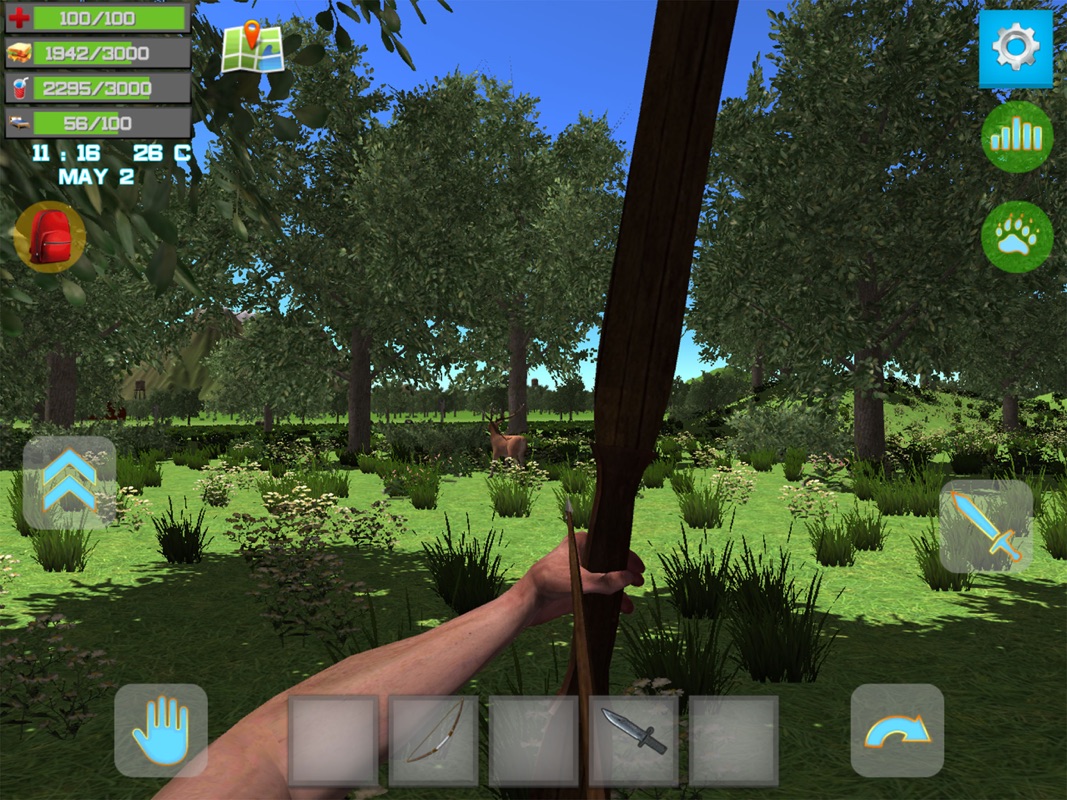1067x800 pixels.
Task: Tap the open hand interact button
Action: pos(160,731)
